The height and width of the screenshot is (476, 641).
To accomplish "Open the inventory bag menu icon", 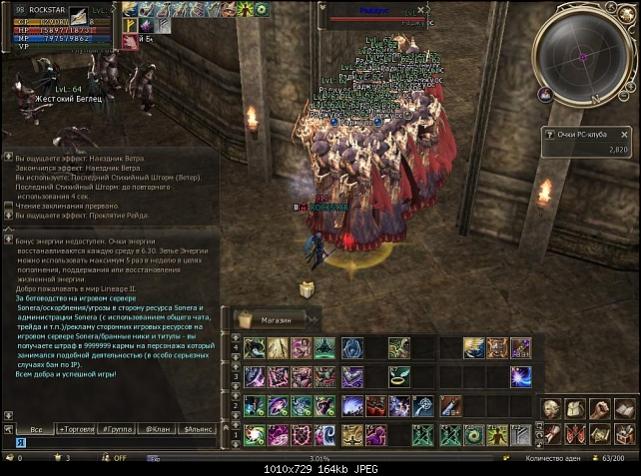I will pyautogui.click(x=575, y=408).
